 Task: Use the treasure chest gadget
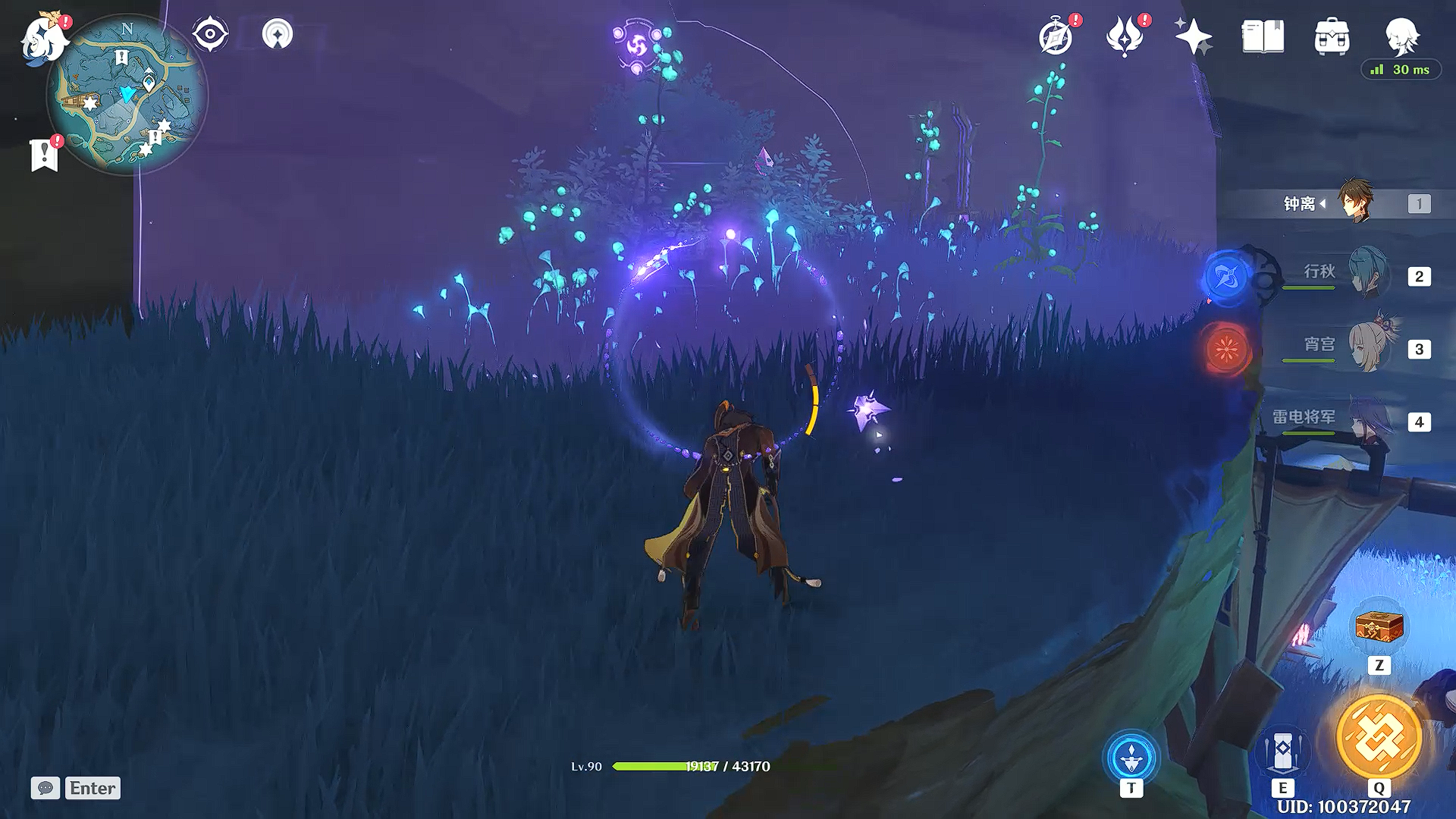click(x=1379, y=628)
